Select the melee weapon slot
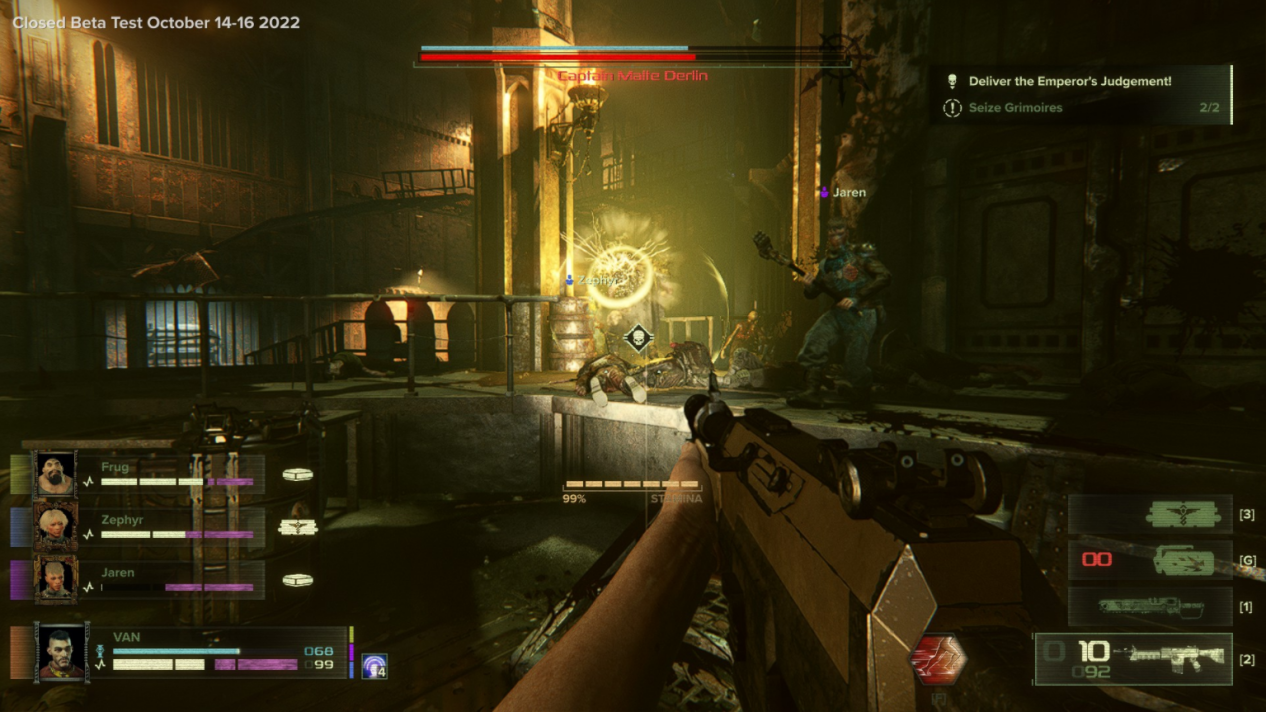The height and width of the screenshot is (712, 1266). click(1149, 607)
